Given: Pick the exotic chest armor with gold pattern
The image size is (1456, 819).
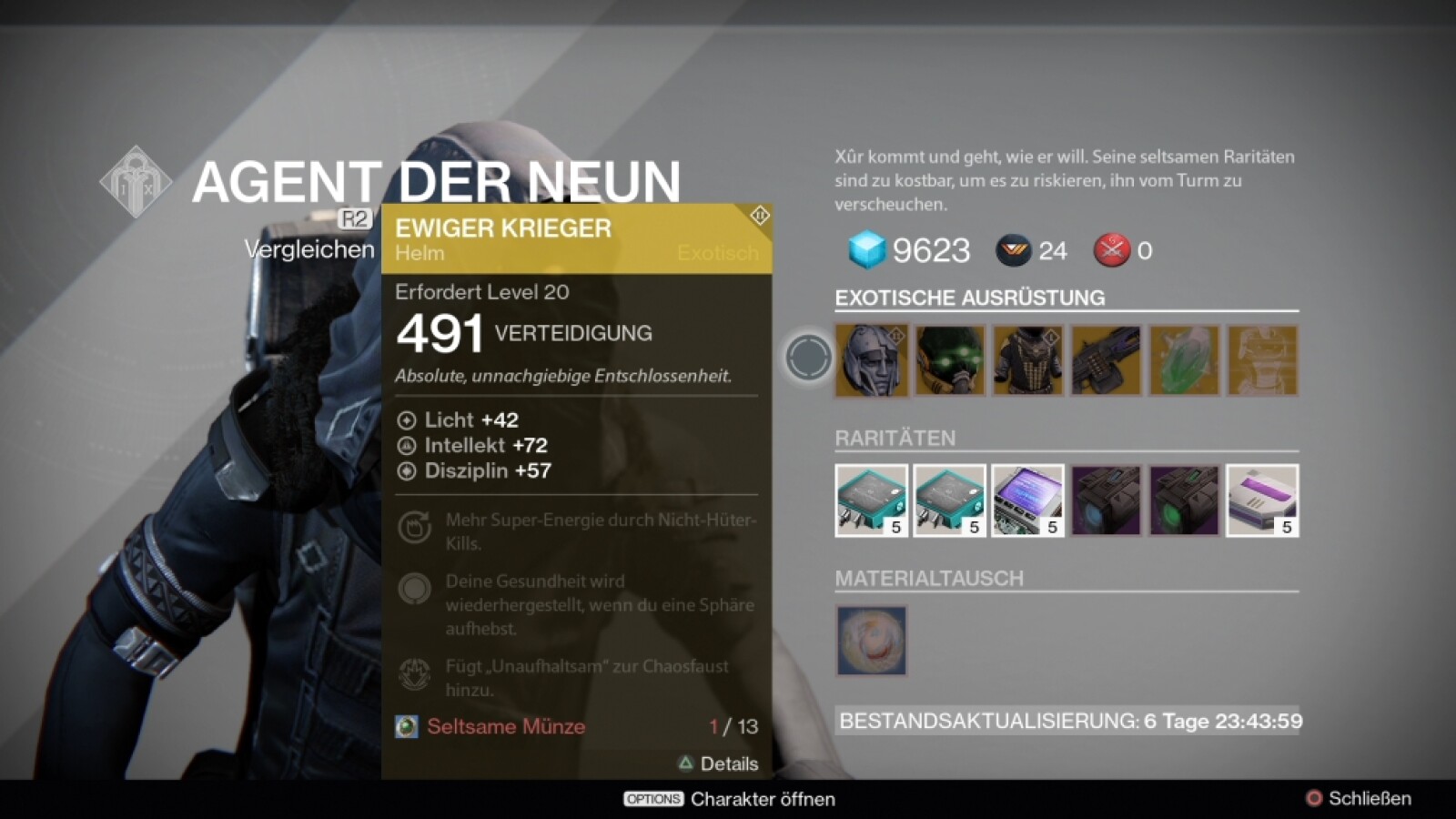Looking at the screenshot, I should point(1028,360).
